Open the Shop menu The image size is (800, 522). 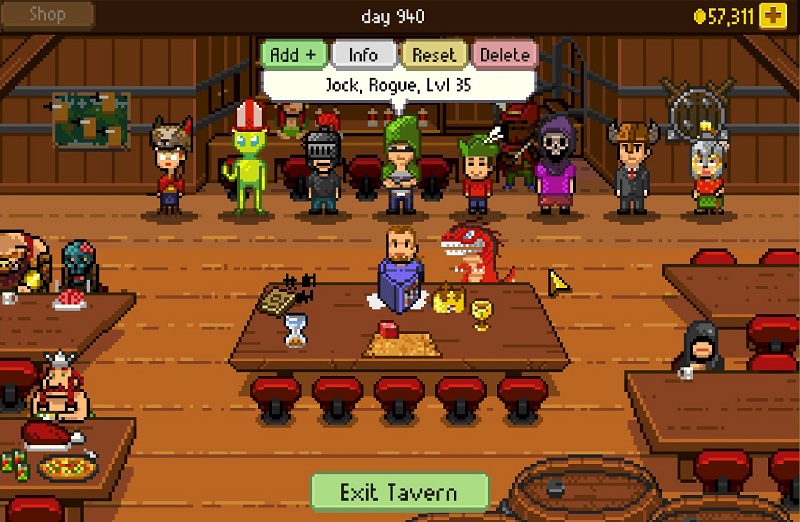coord(48,15)
